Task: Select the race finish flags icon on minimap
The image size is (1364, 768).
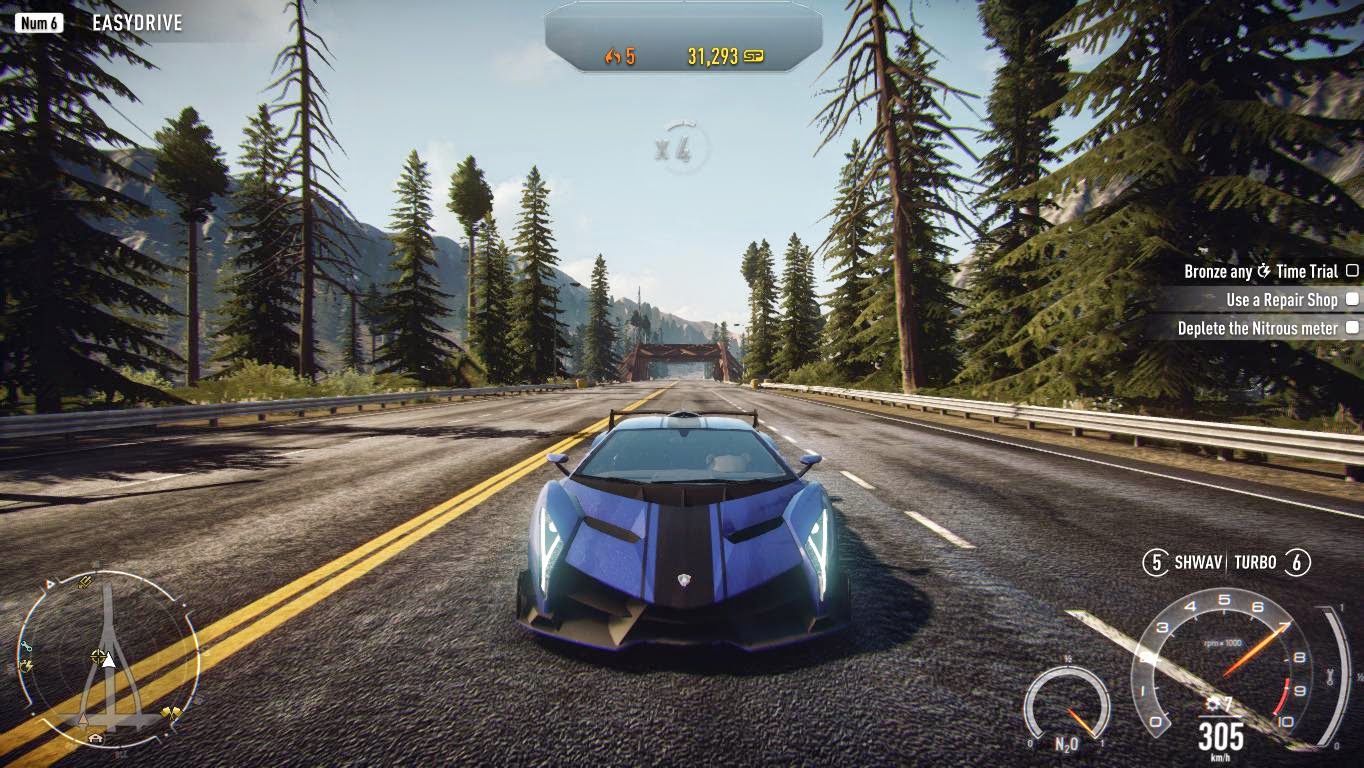Action: 171,711
